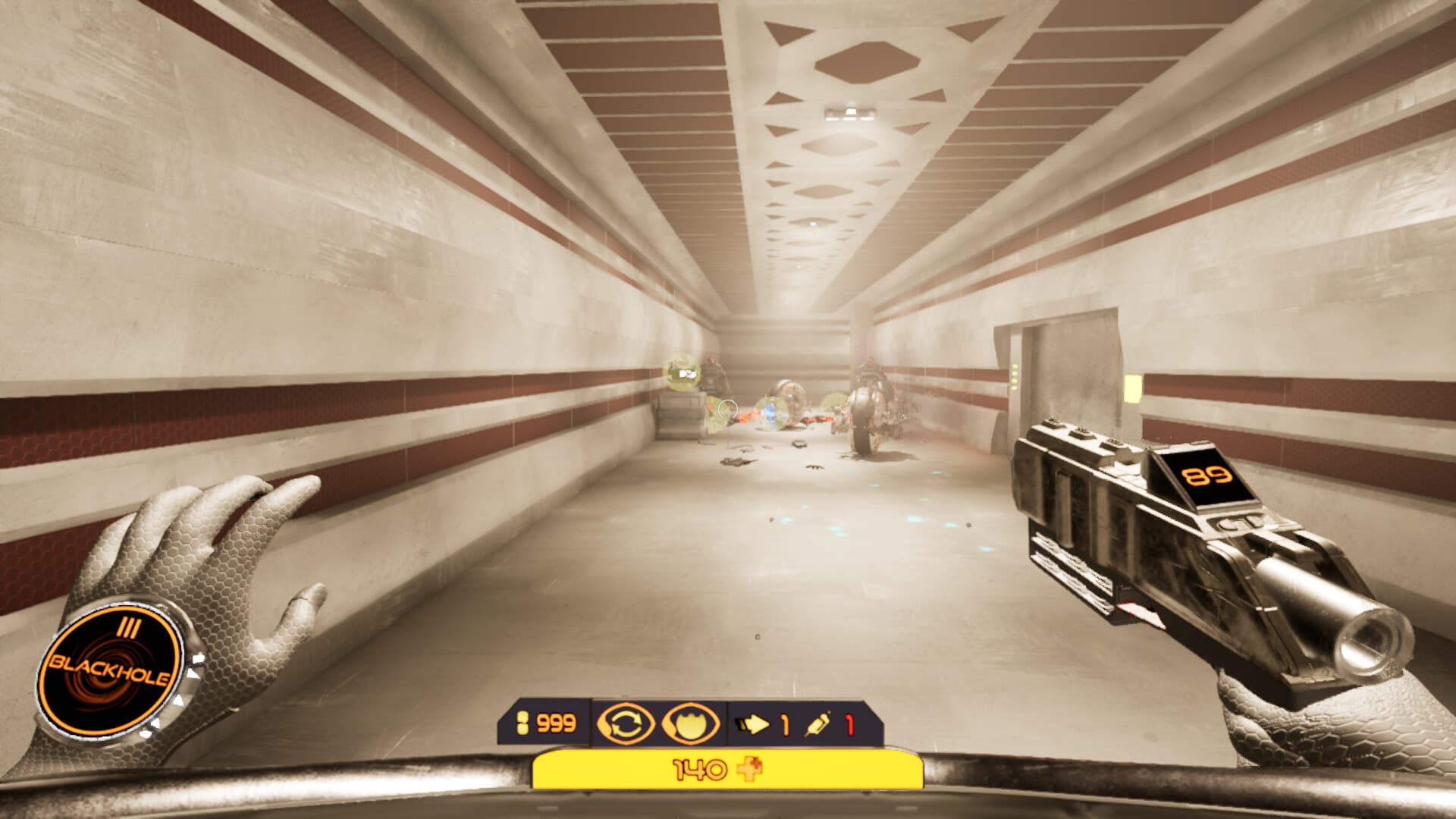
Task: Select the 999 reserve ammo counter
Action: coord(555,722)
